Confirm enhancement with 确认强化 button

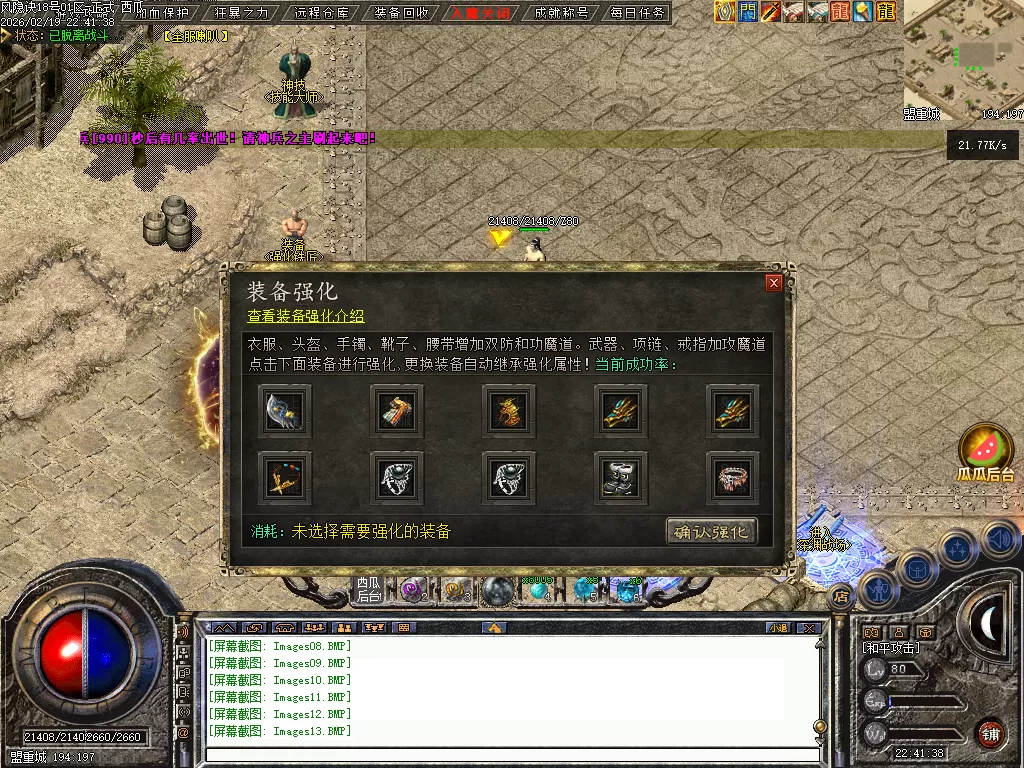pyautogui.click(x=711, y=531)
